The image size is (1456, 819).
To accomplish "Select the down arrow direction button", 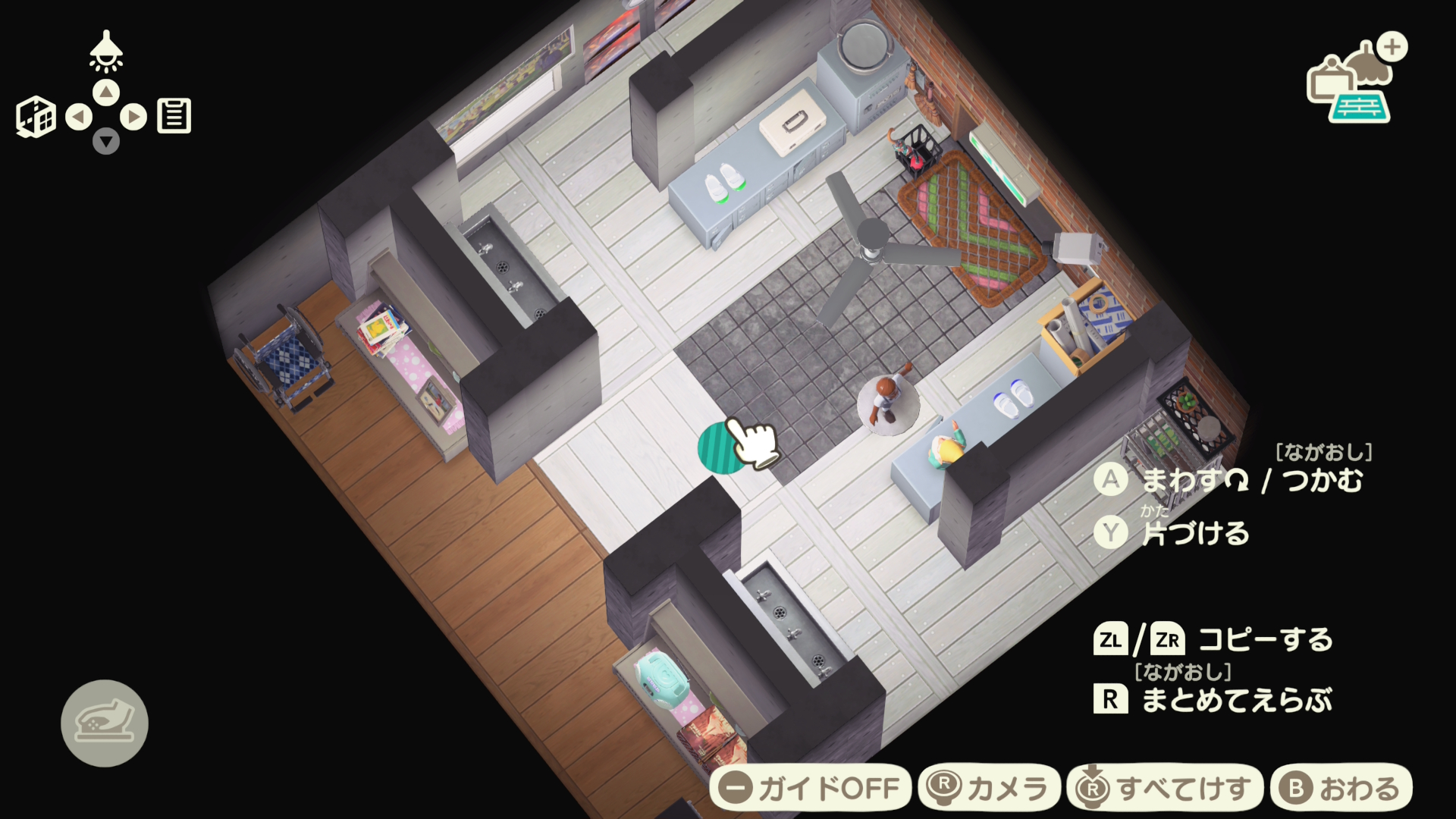I will 106,141.
